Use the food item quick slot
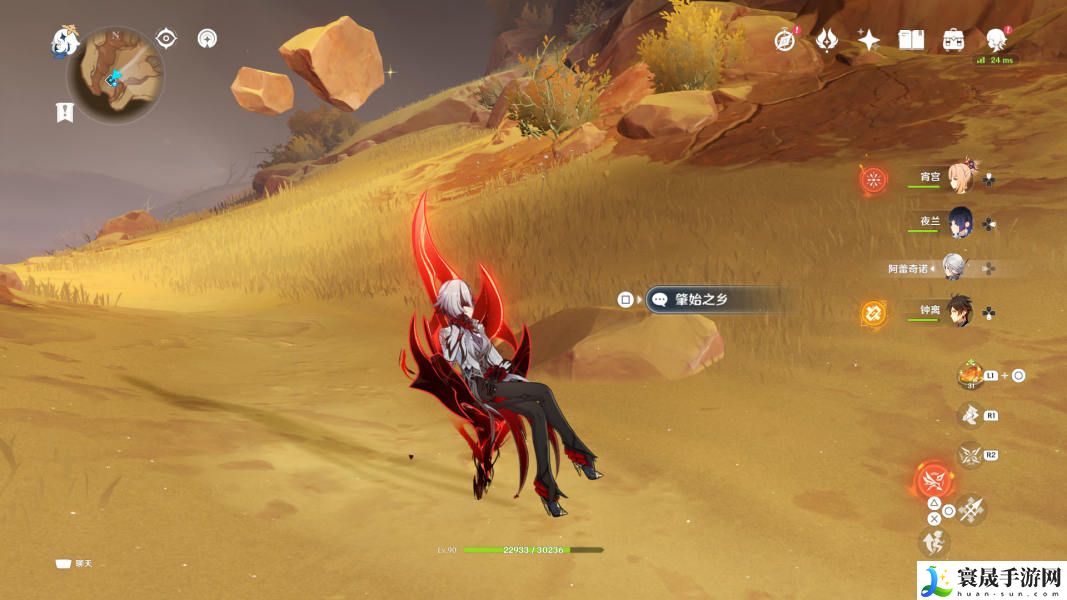The width and height of the screenshot is (1067, 600). pos(968,375)
